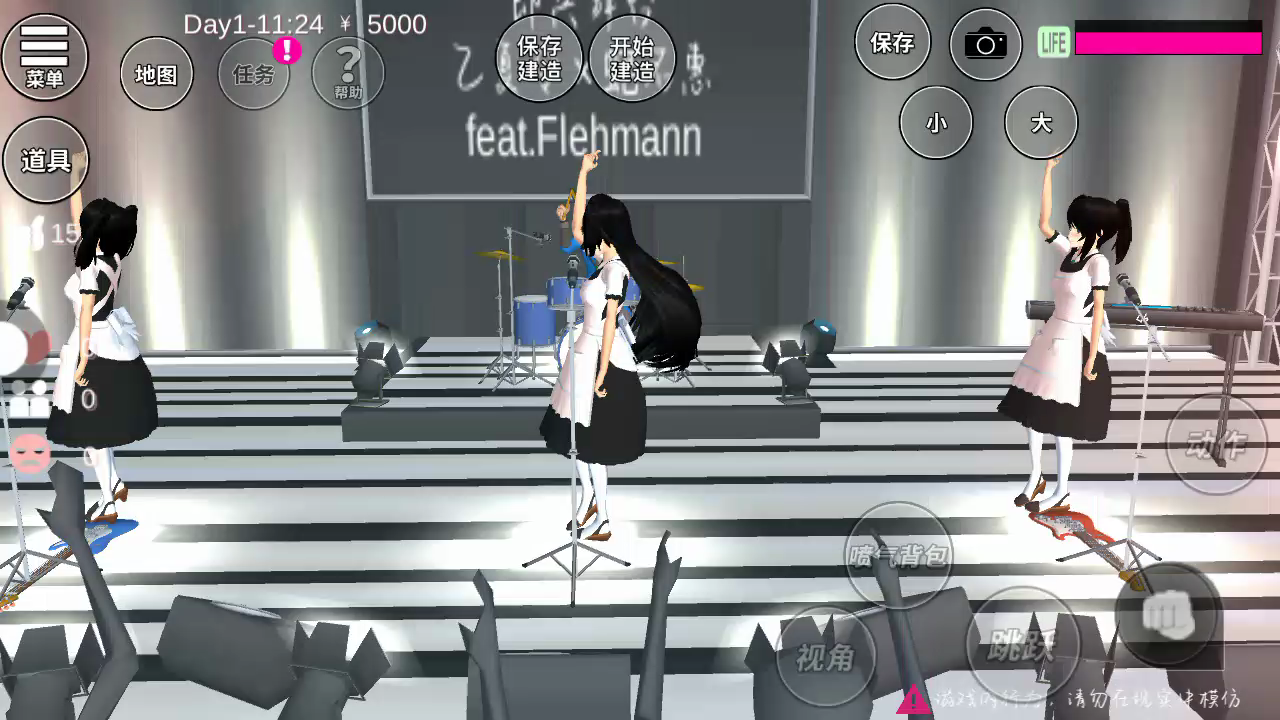The width and height of the screenshot is (1280, 720).
Task: Select the 大 large size button
Action: [1041, 122]
